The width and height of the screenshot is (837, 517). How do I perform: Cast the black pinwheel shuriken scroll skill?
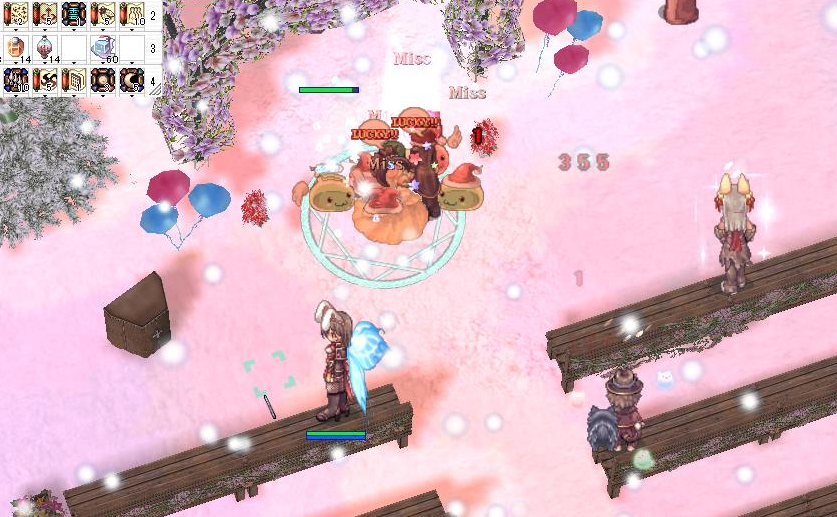pyautogui.click(x=46, y=80)
